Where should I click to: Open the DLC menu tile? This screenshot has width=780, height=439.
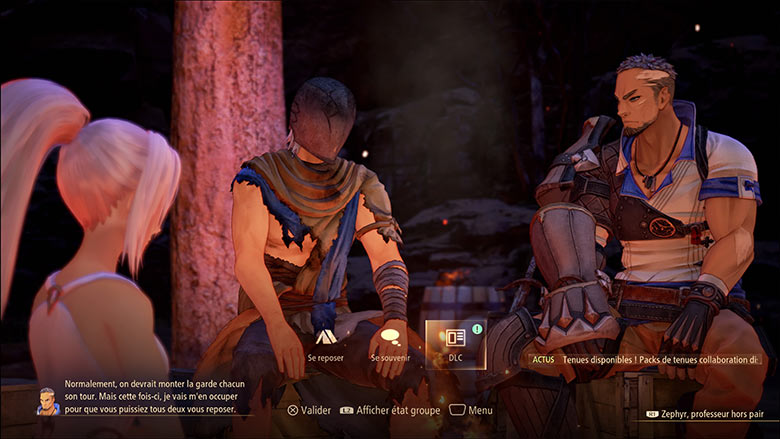(x=455, y=343)
